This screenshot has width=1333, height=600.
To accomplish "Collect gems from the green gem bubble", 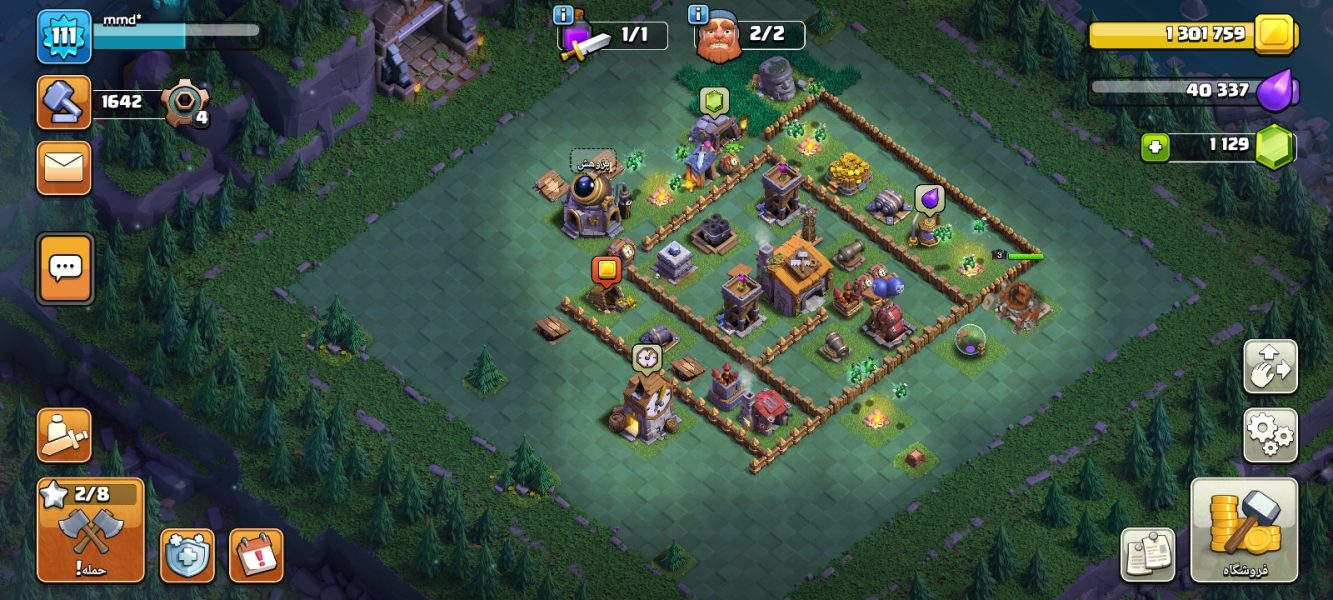I will pos(712,101).
